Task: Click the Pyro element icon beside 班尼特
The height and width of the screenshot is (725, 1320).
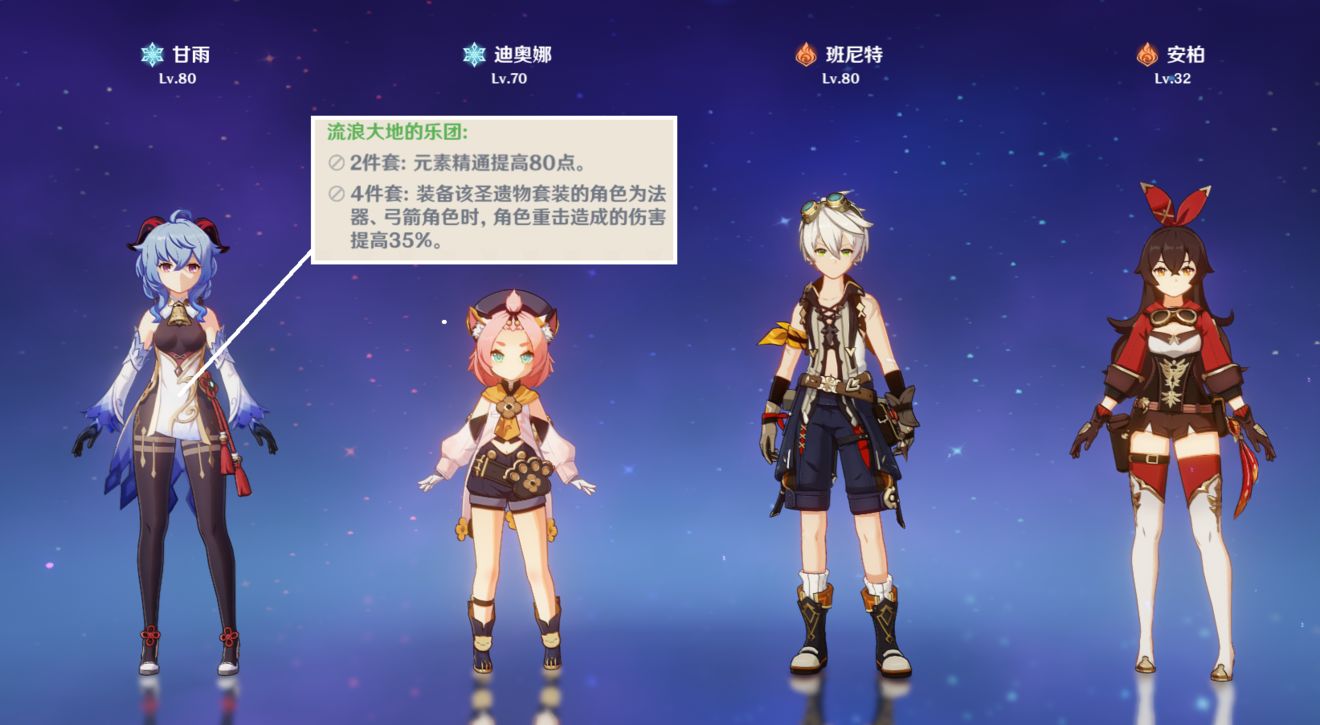Action: click(x=805, y=55)
